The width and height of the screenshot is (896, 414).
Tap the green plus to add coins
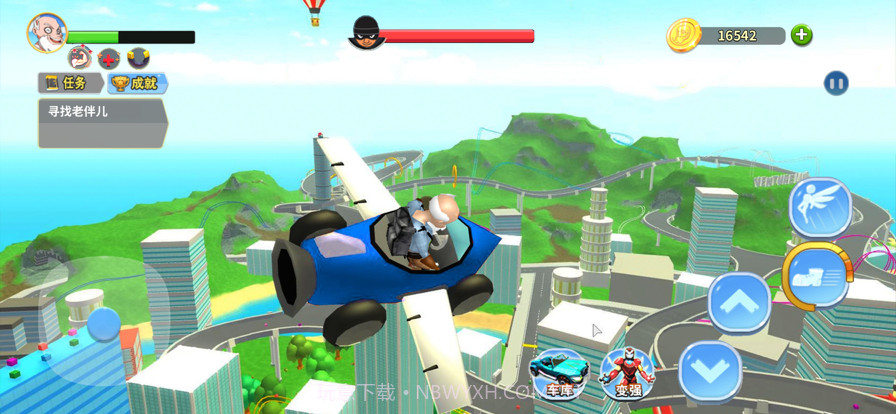point(801,36)
